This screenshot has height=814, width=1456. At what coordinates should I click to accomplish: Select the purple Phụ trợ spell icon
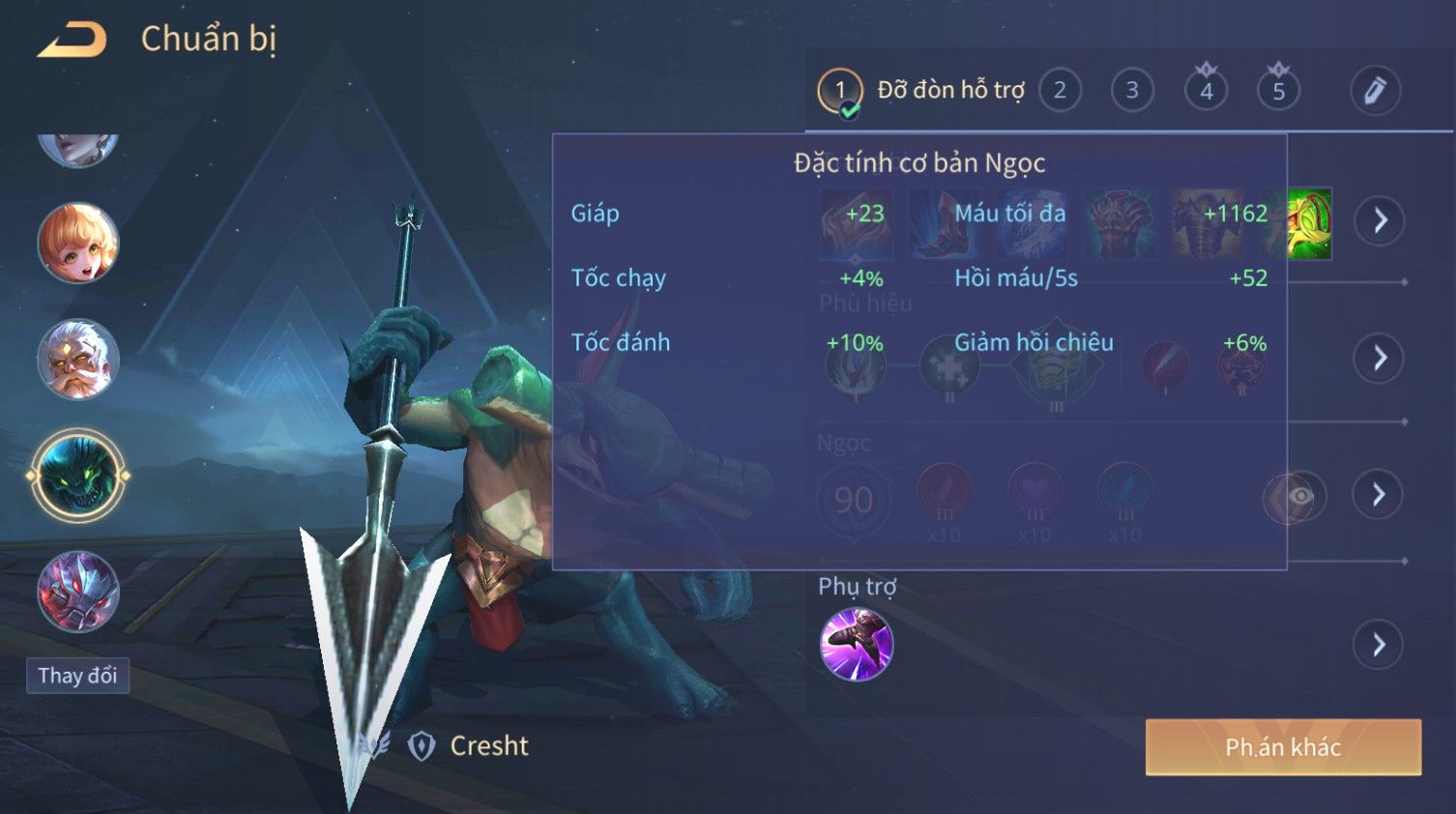(x=856, y=645)
